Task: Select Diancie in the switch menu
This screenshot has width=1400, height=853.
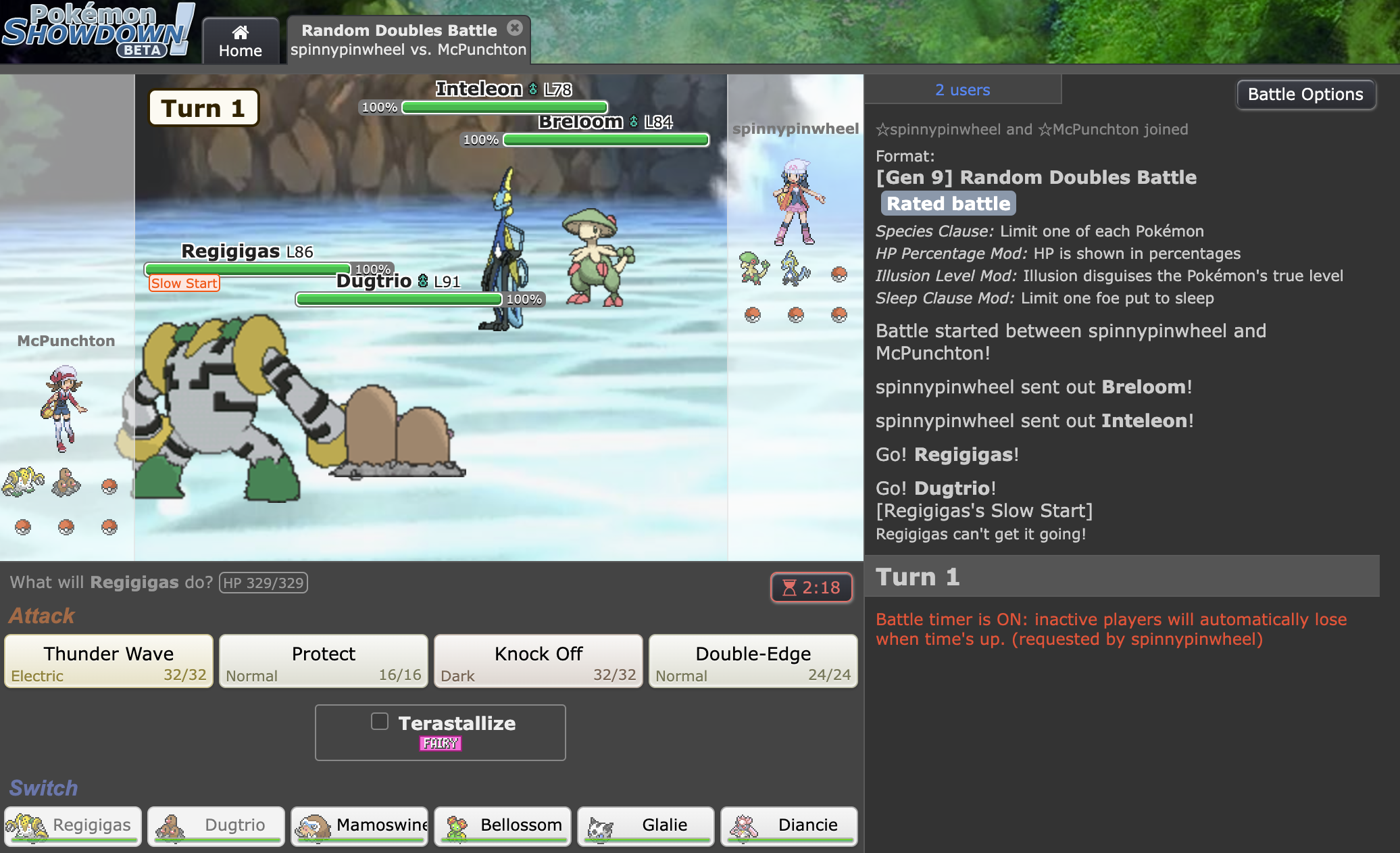Action: pyautogui.click(x=789, y=826)
